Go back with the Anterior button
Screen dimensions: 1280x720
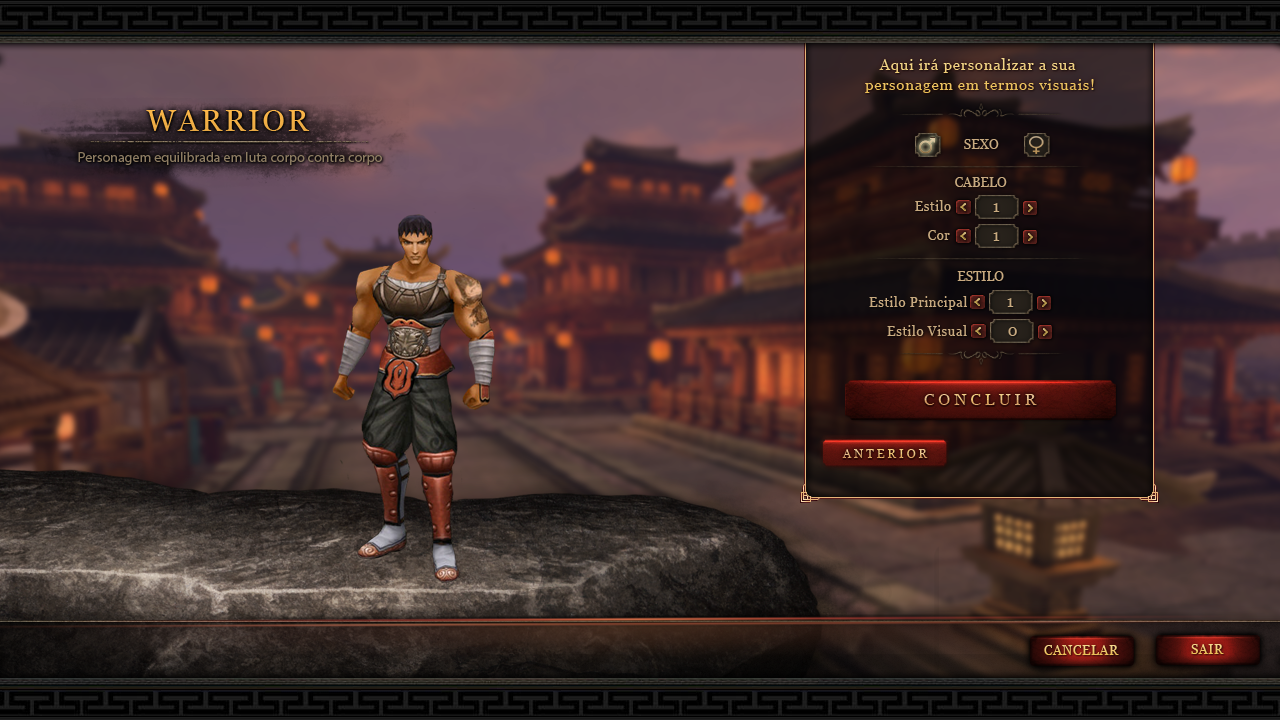(885, 453)
